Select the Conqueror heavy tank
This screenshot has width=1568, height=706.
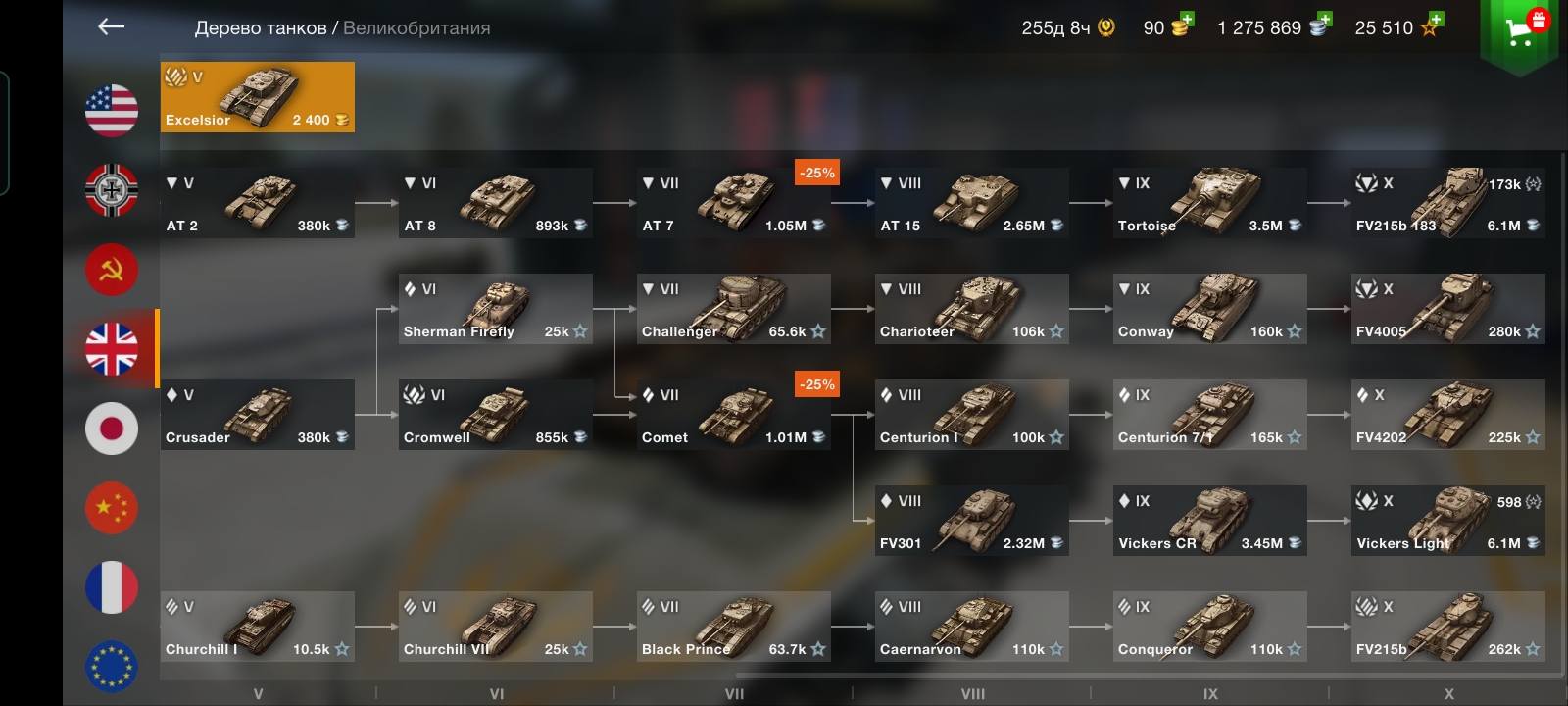[x=1210, y=627]
